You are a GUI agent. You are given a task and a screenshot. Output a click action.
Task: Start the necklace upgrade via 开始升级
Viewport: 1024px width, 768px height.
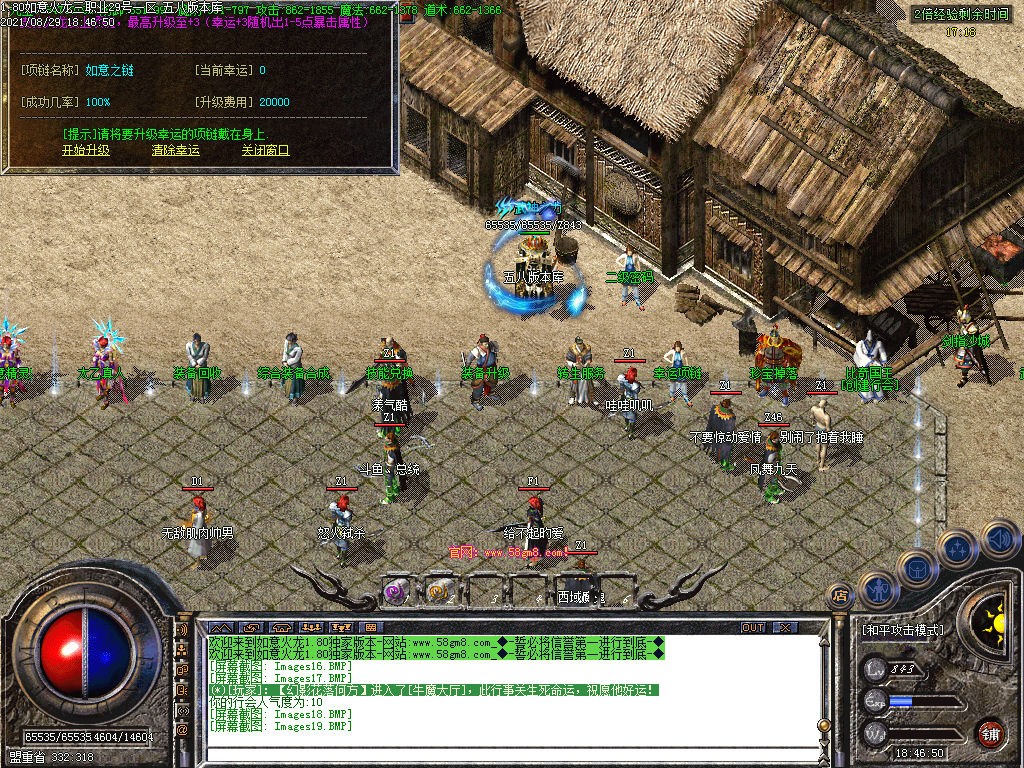point(85,150)
